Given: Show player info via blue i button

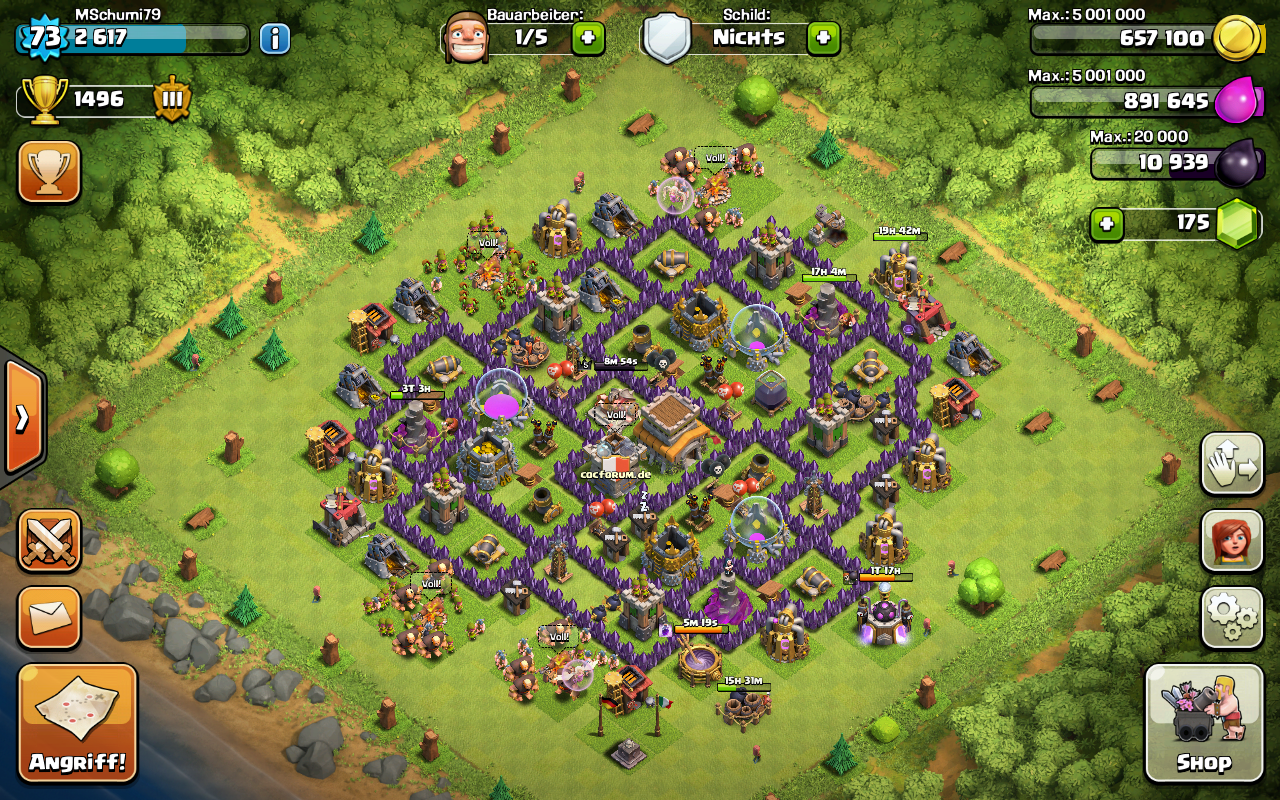Looking at the screenshot, I should click(275, 38).
